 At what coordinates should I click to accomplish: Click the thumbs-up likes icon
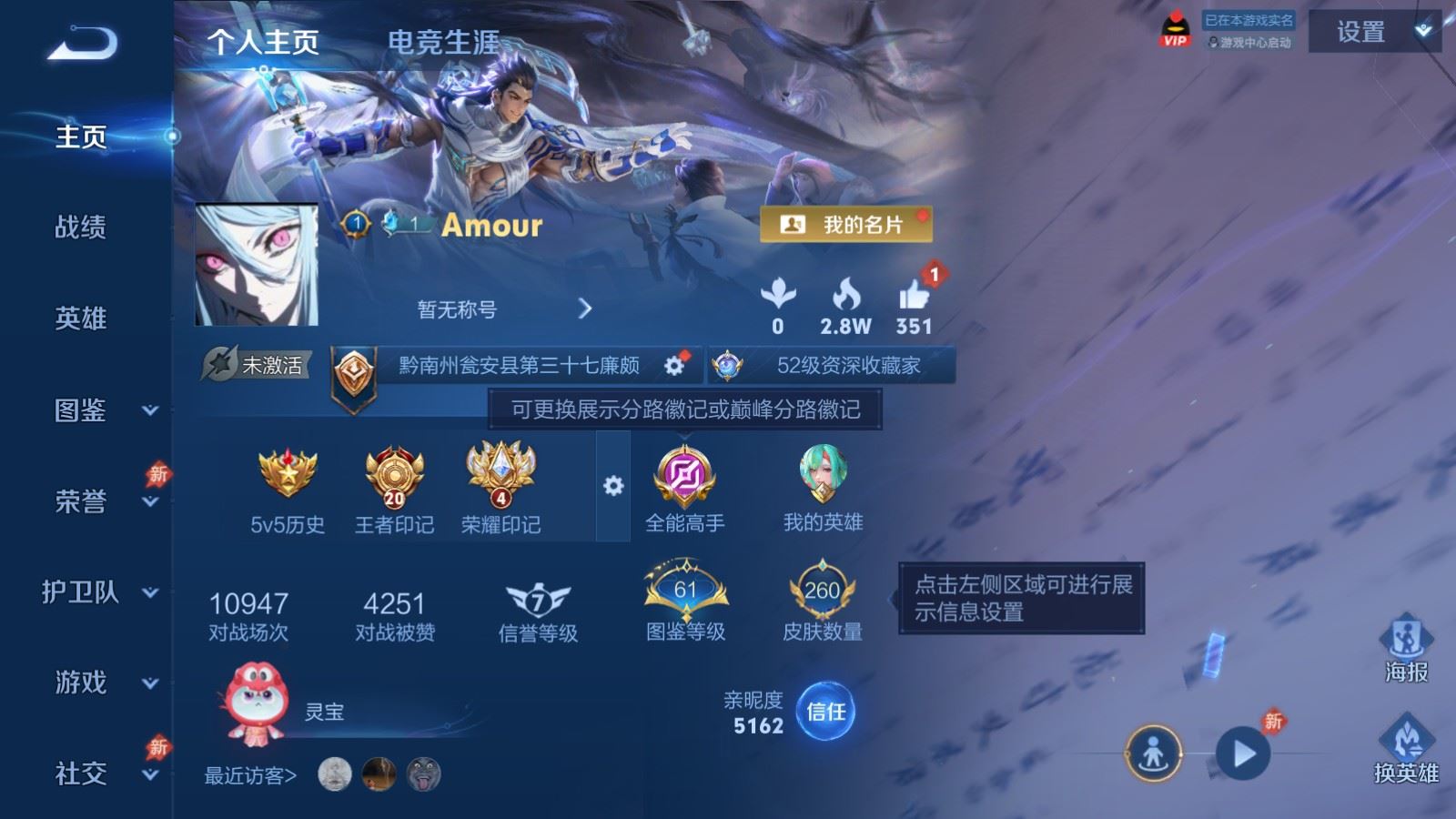coord(913,296)
